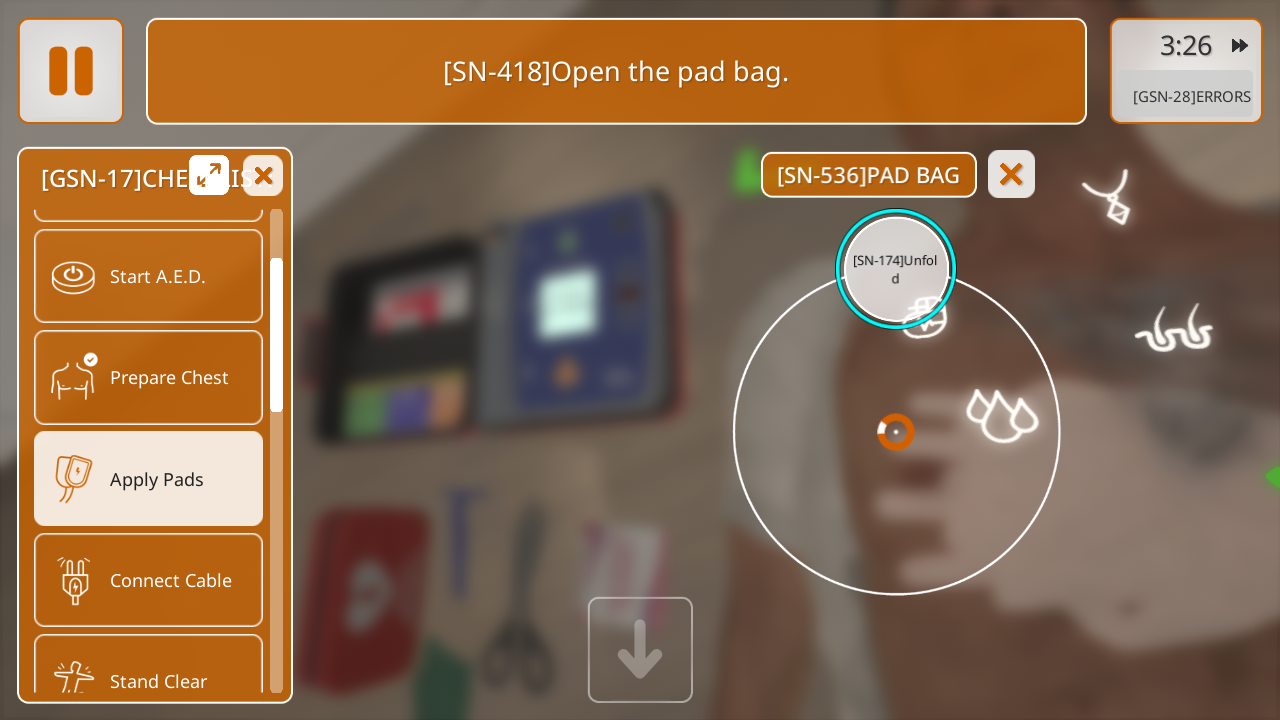Select Connect Cable checklist step
This screenshot has width=1280, height=720.
pyautogui.click(x=148, y=580)
